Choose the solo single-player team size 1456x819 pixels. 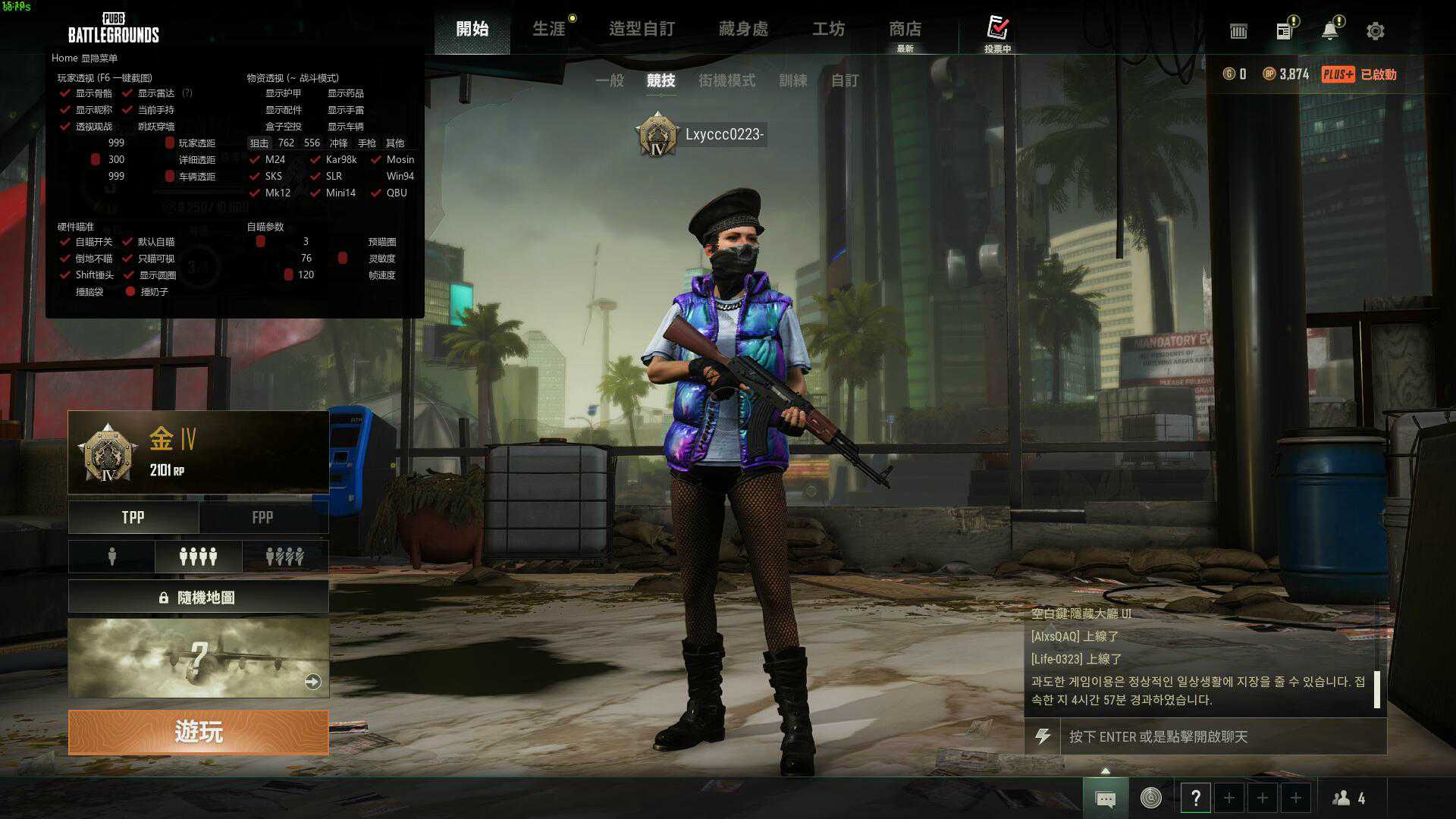[111, 557]
